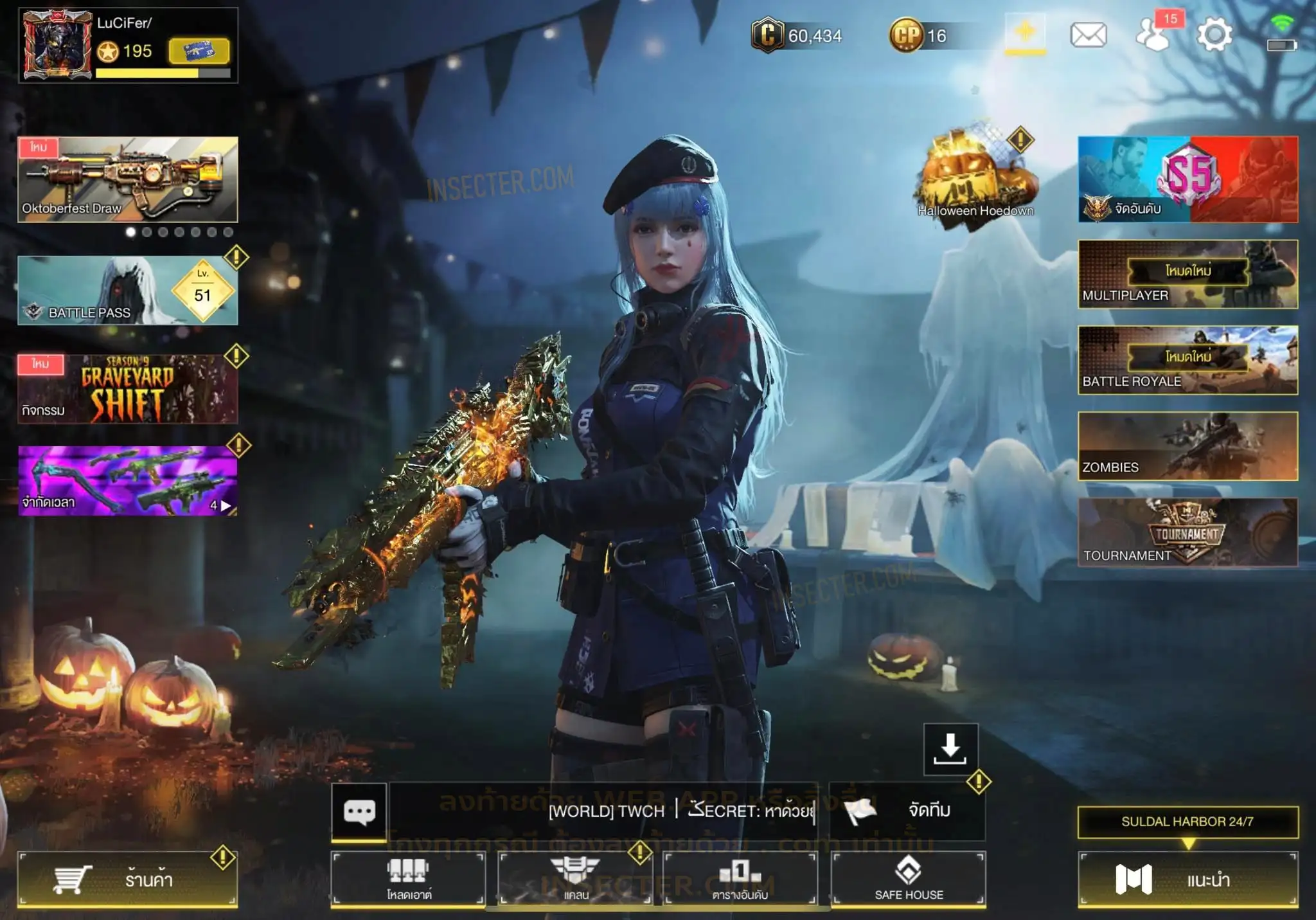
Task: Open settings with the gear icon
Action: pyautogui.click(x=1214, y=35)
